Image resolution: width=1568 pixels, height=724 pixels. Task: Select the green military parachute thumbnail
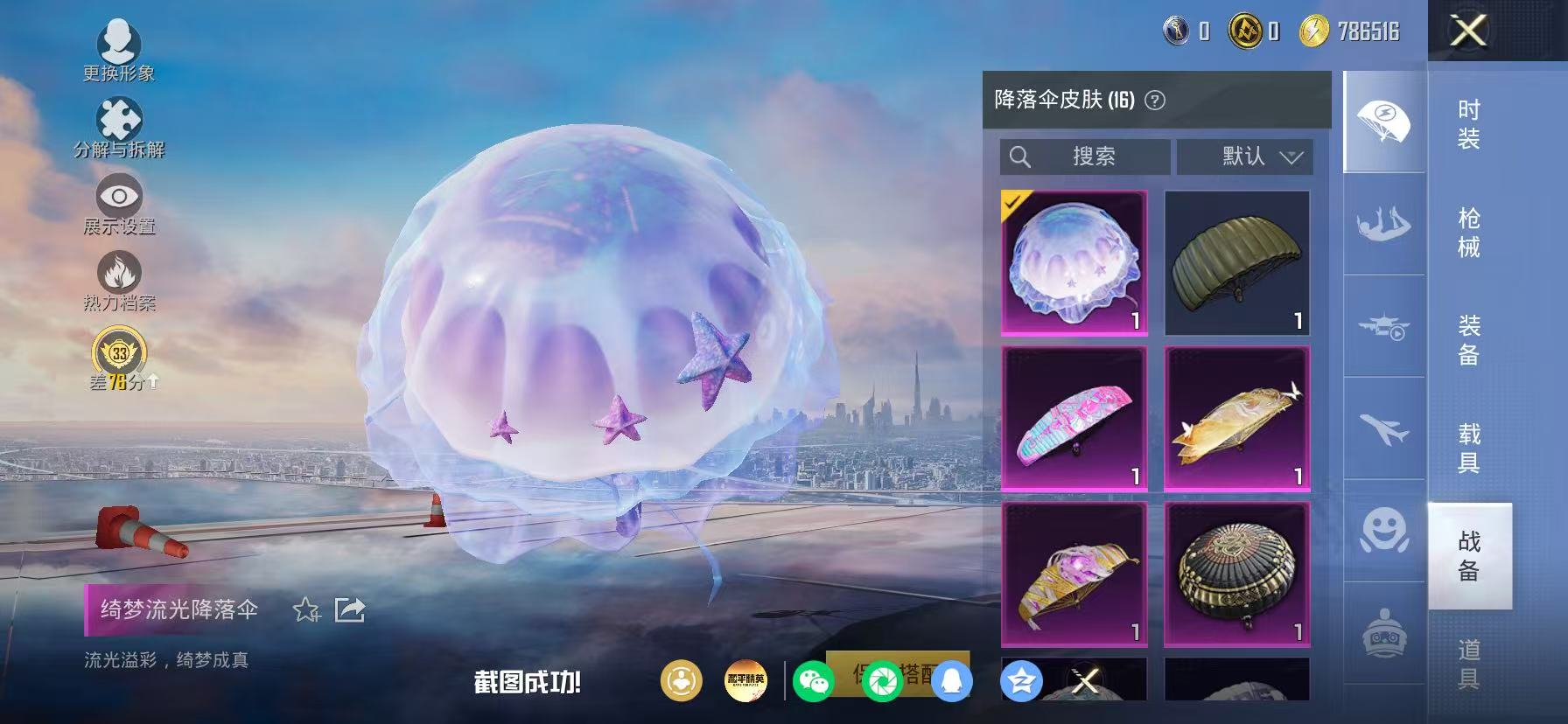click(x=1237, y=263)
